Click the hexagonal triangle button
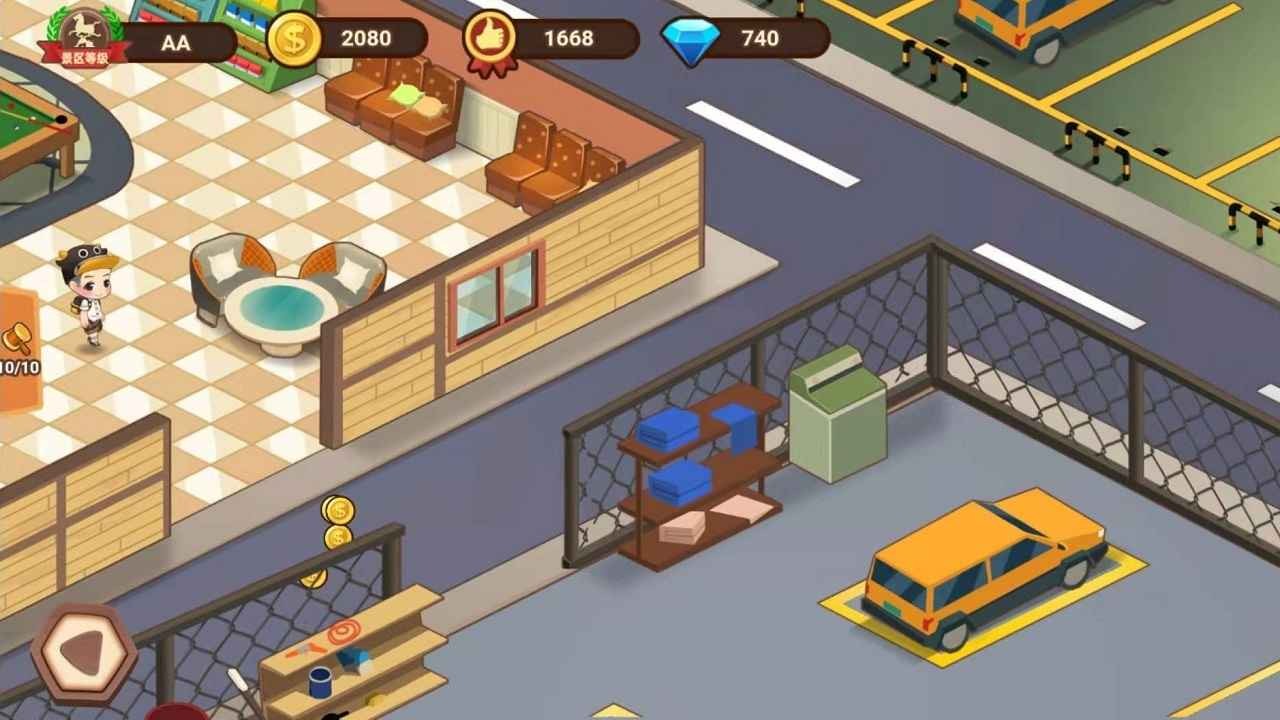The width and height of the screenshot is (1280, 720). 83,654
